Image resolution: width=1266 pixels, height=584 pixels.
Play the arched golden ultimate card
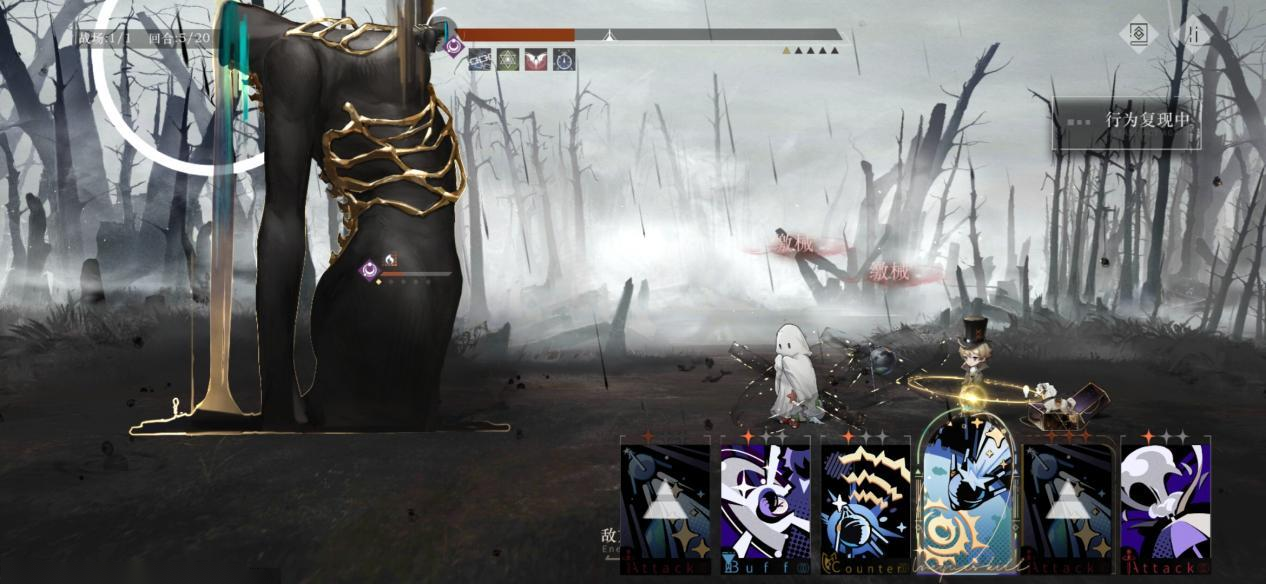966,500
